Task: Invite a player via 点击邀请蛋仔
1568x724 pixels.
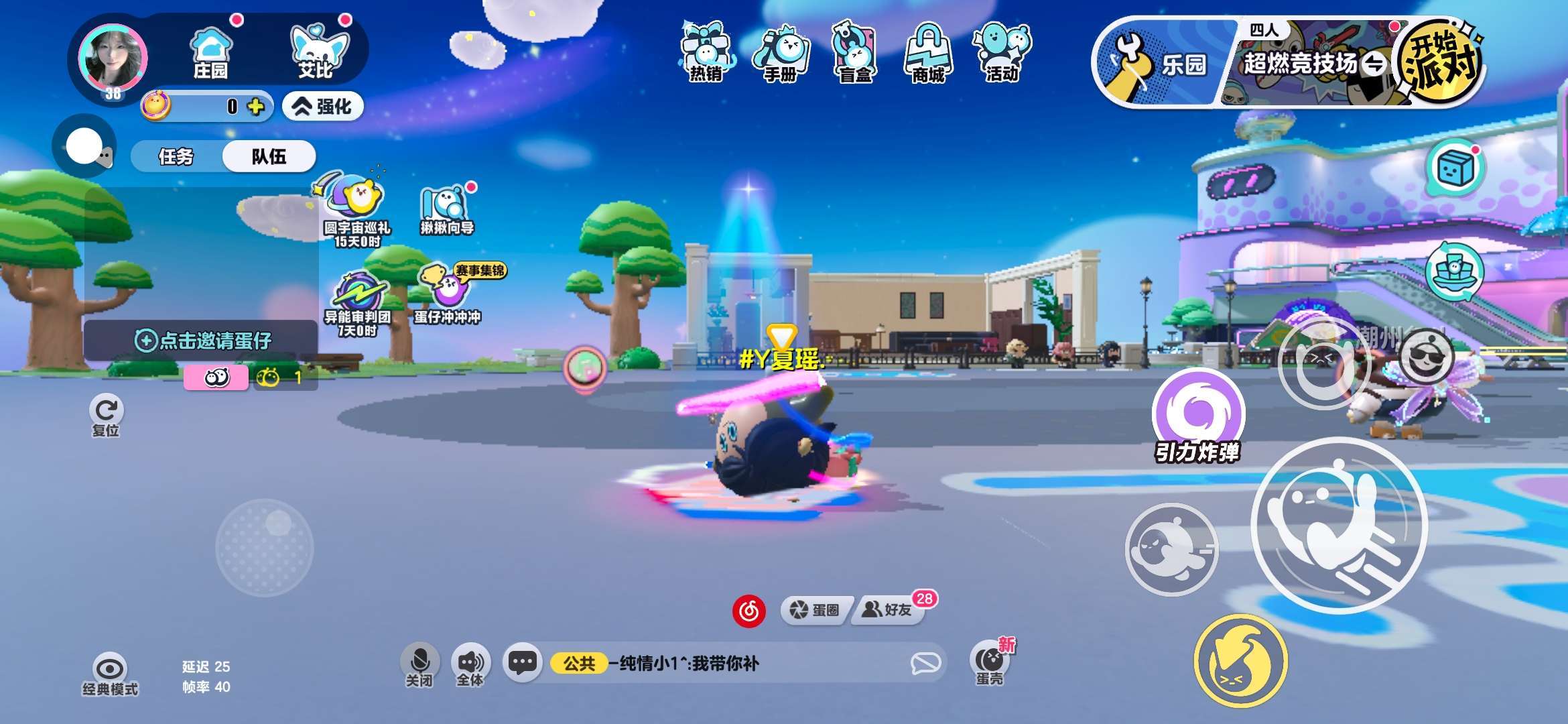Action: 202,341
